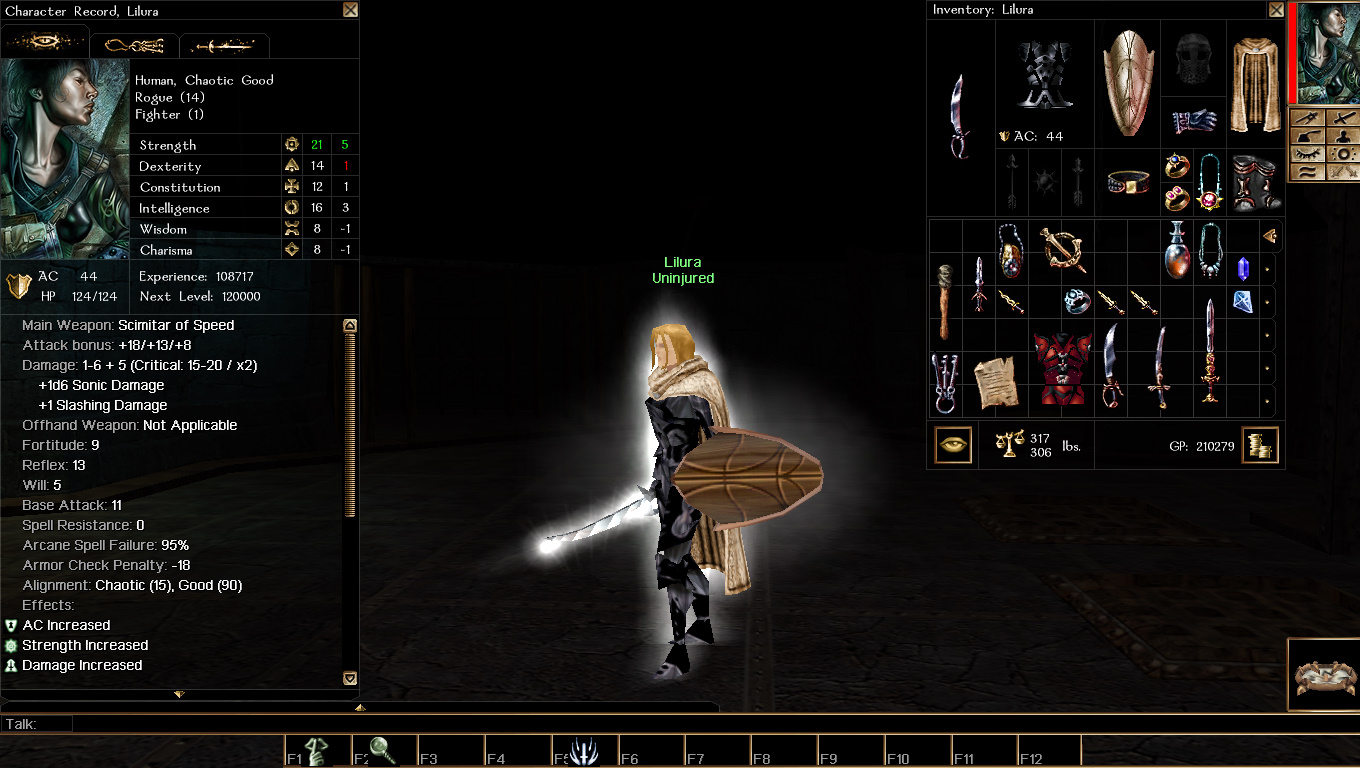Toggle stealth mode with the wave icon

[x=1308, y=171]
